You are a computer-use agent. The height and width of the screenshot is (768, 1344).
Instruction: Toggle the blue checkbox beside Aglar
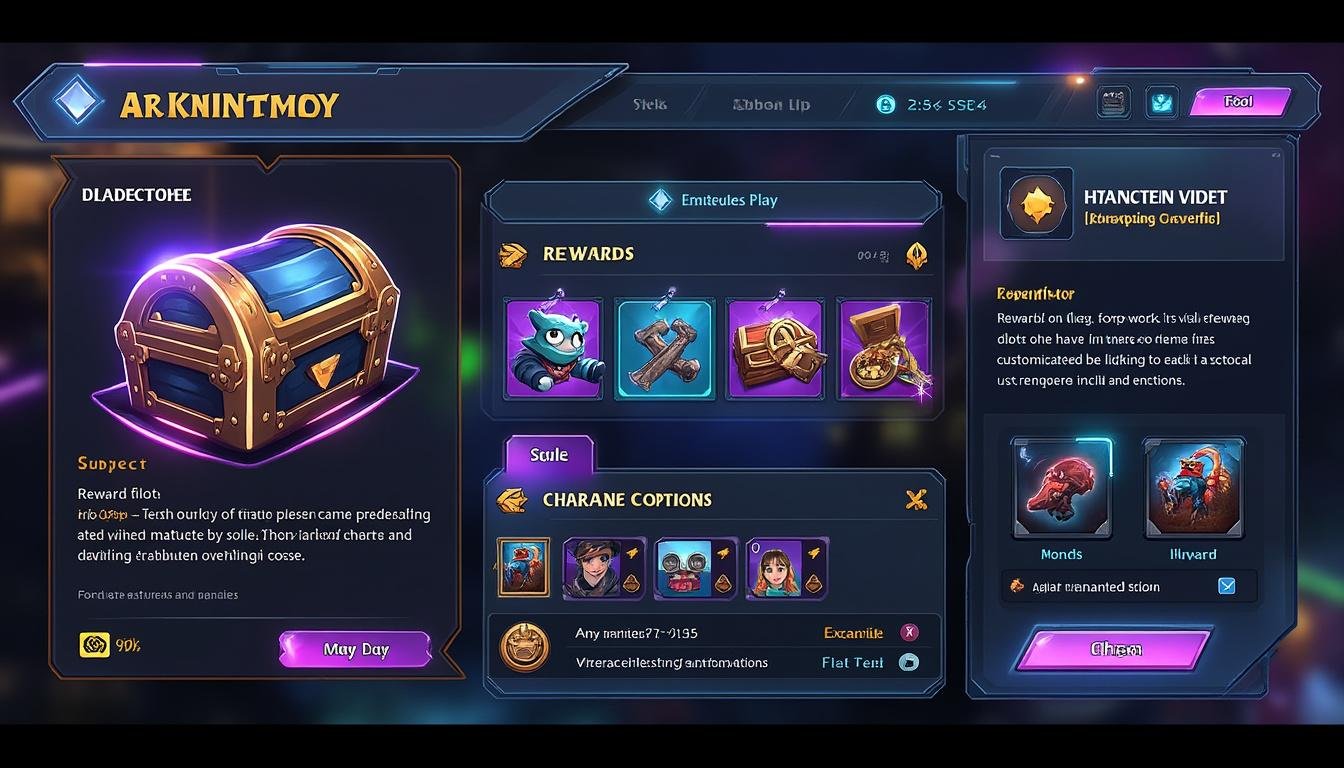point(1227,587)
